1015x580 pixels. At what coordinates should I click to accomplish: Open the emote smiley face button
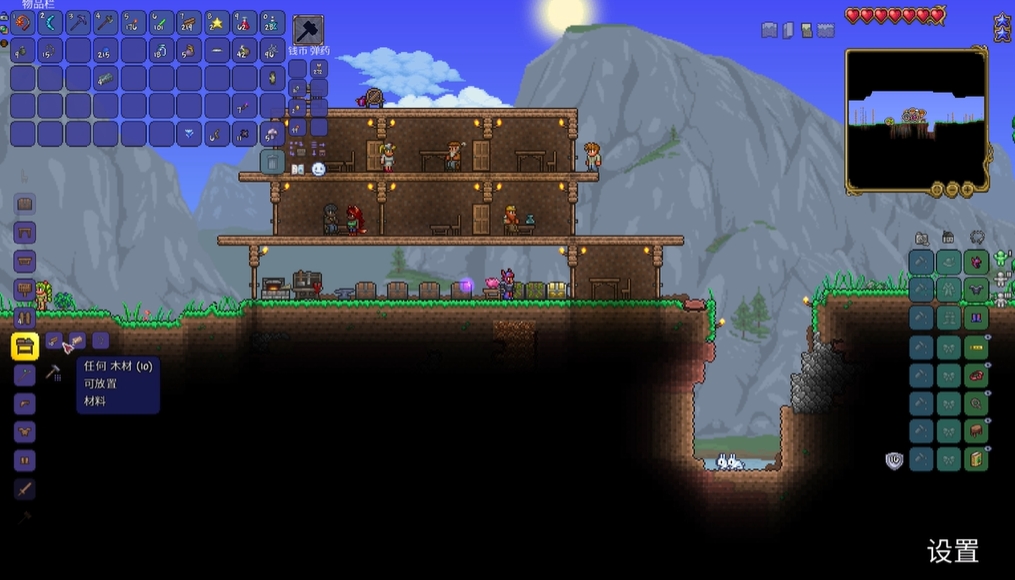(319, 169)
